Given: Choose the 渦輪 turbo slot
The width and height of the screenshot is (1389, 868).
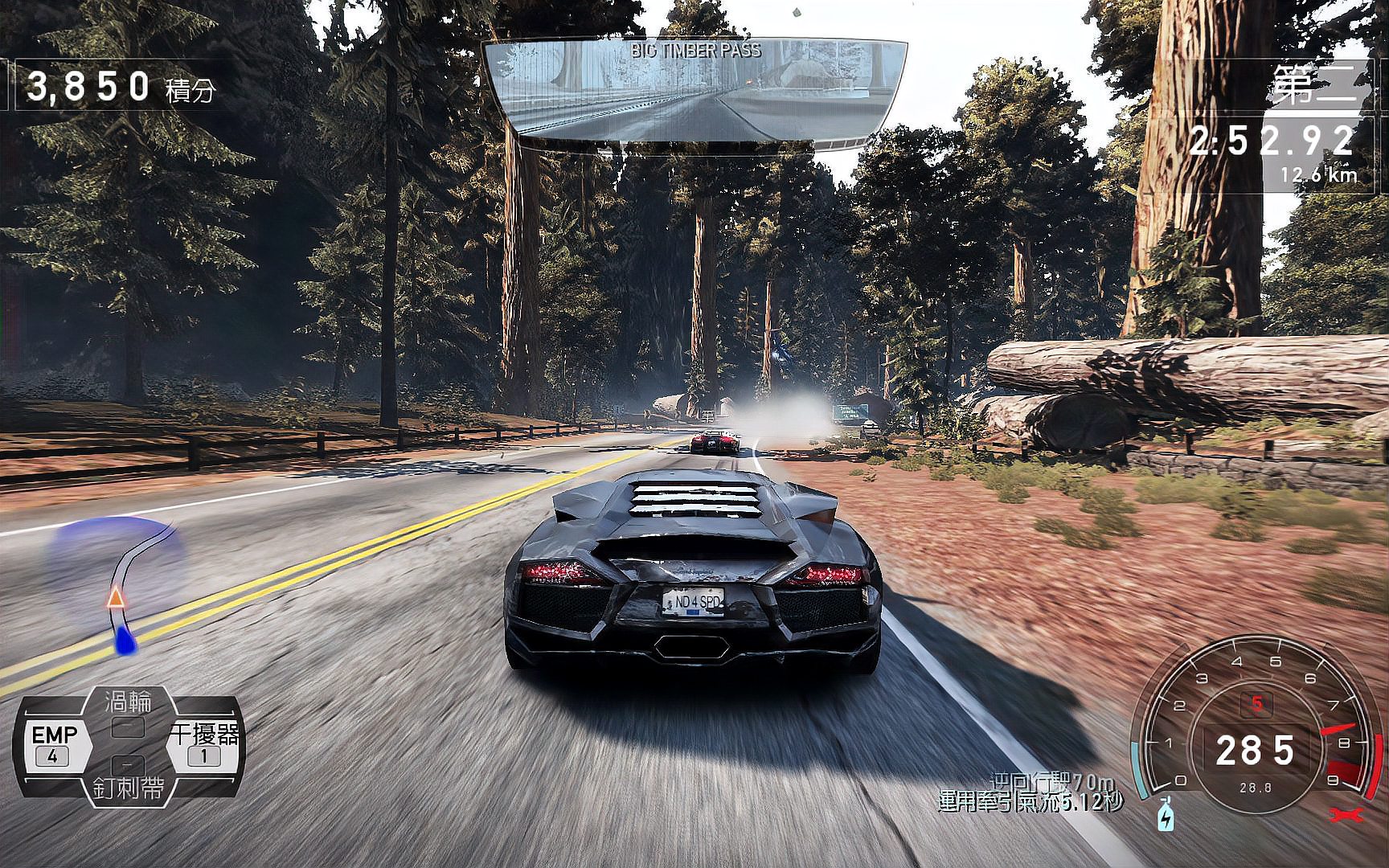Looking at the screenshot, I should point(129,713).
